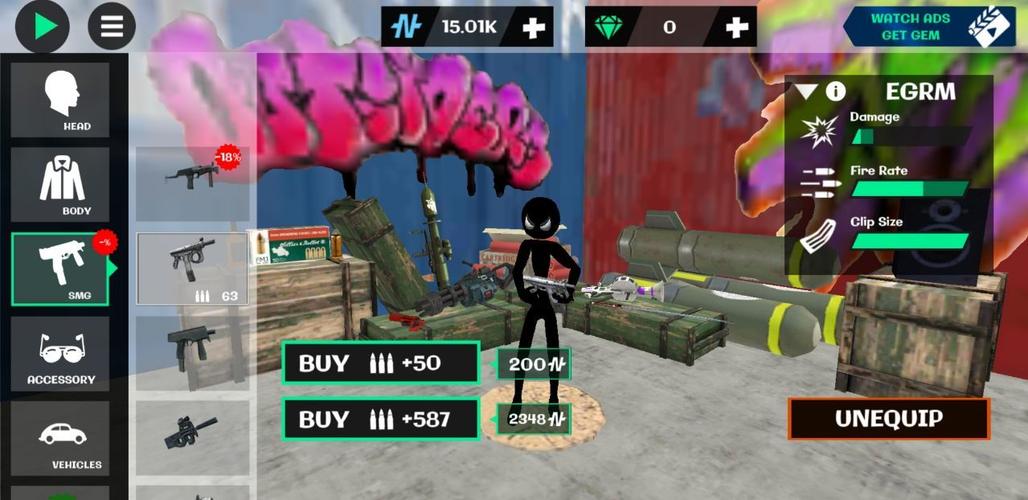Image resolution: width=1028 pixels, height=500 pixels.
Task: Start the game with the play button
Action: [x=43, y=27]
